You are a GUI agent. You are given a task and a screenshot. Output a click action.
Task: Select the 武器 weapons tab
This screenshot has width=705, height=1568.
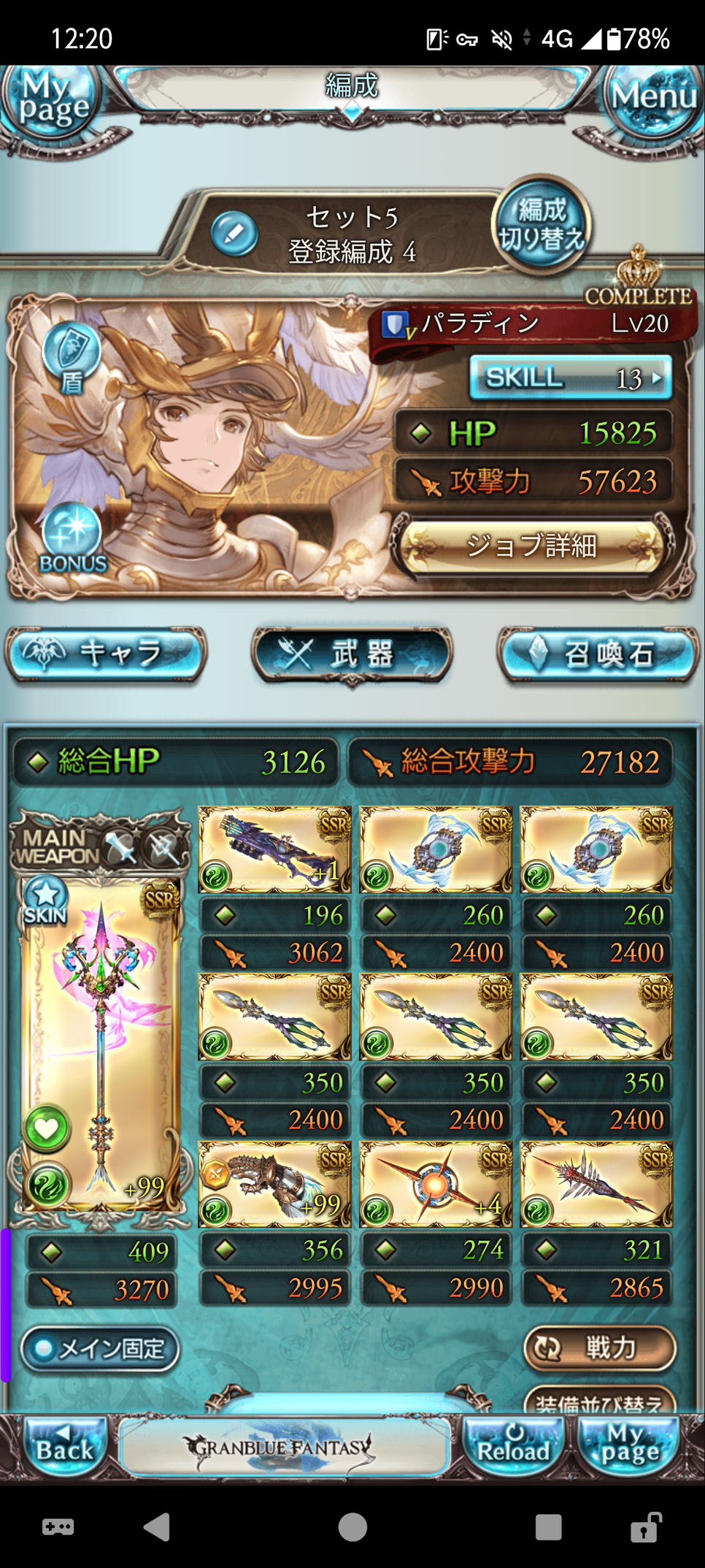352,654
